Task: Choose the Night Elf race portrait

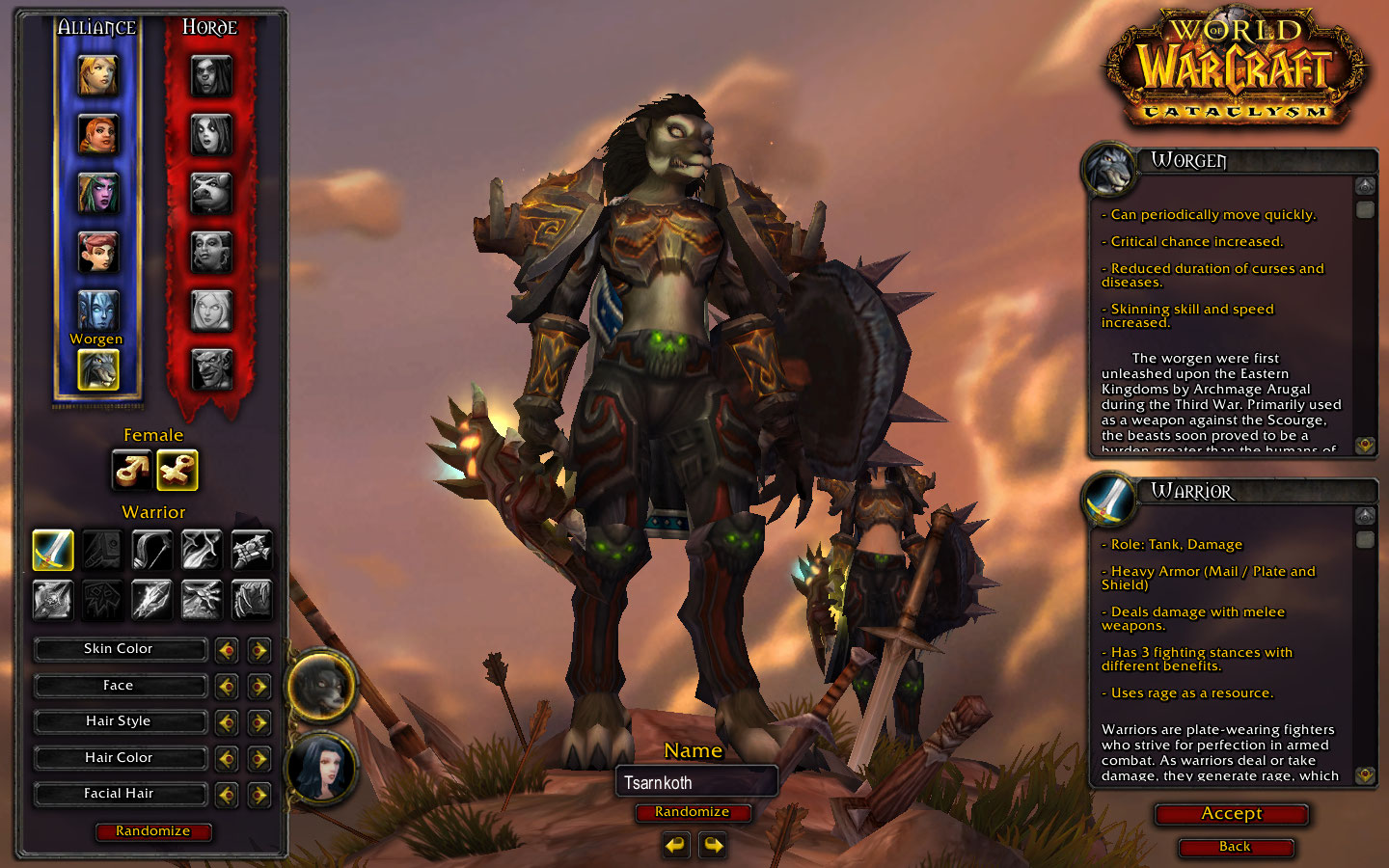Action: (97, 193)
